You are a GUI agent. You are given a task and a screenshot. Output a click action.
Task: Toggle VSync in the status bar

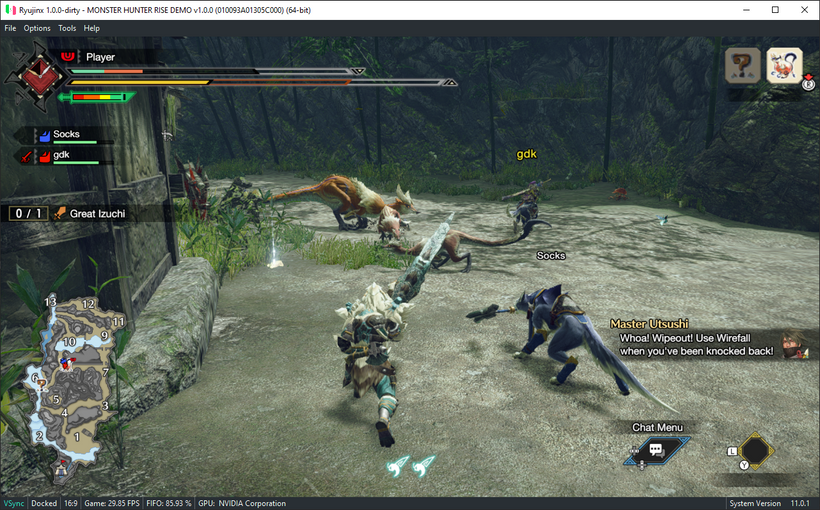[x=13, y=503]
